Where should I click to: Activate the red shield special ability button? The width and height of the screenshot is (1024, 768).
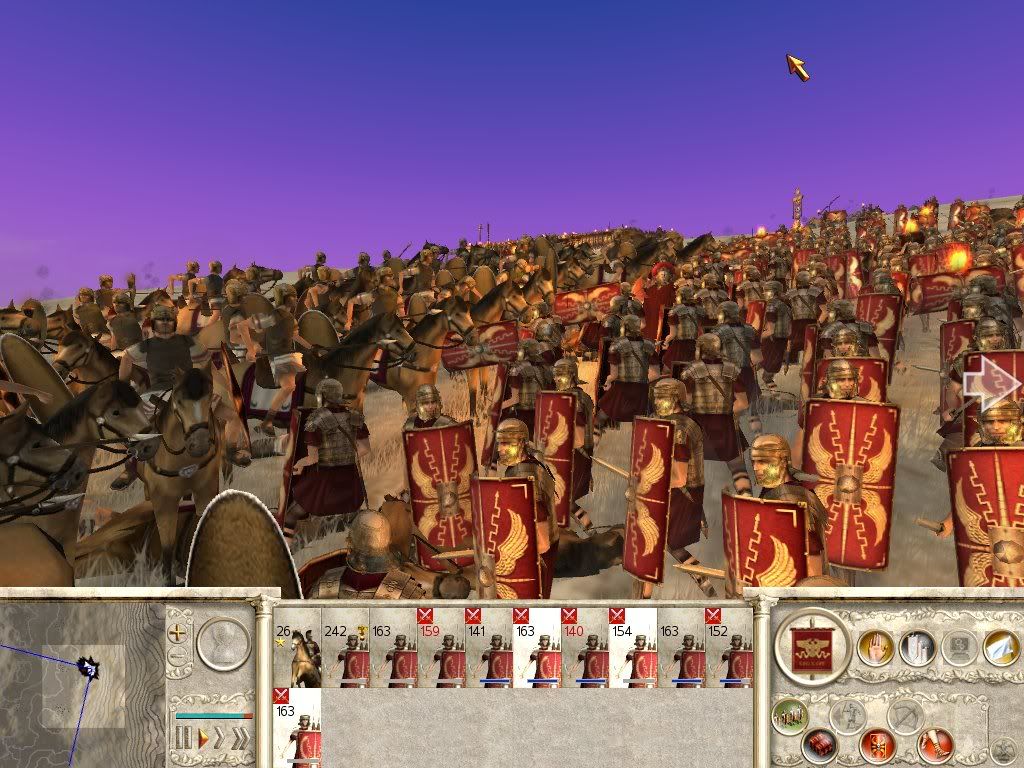878,745
